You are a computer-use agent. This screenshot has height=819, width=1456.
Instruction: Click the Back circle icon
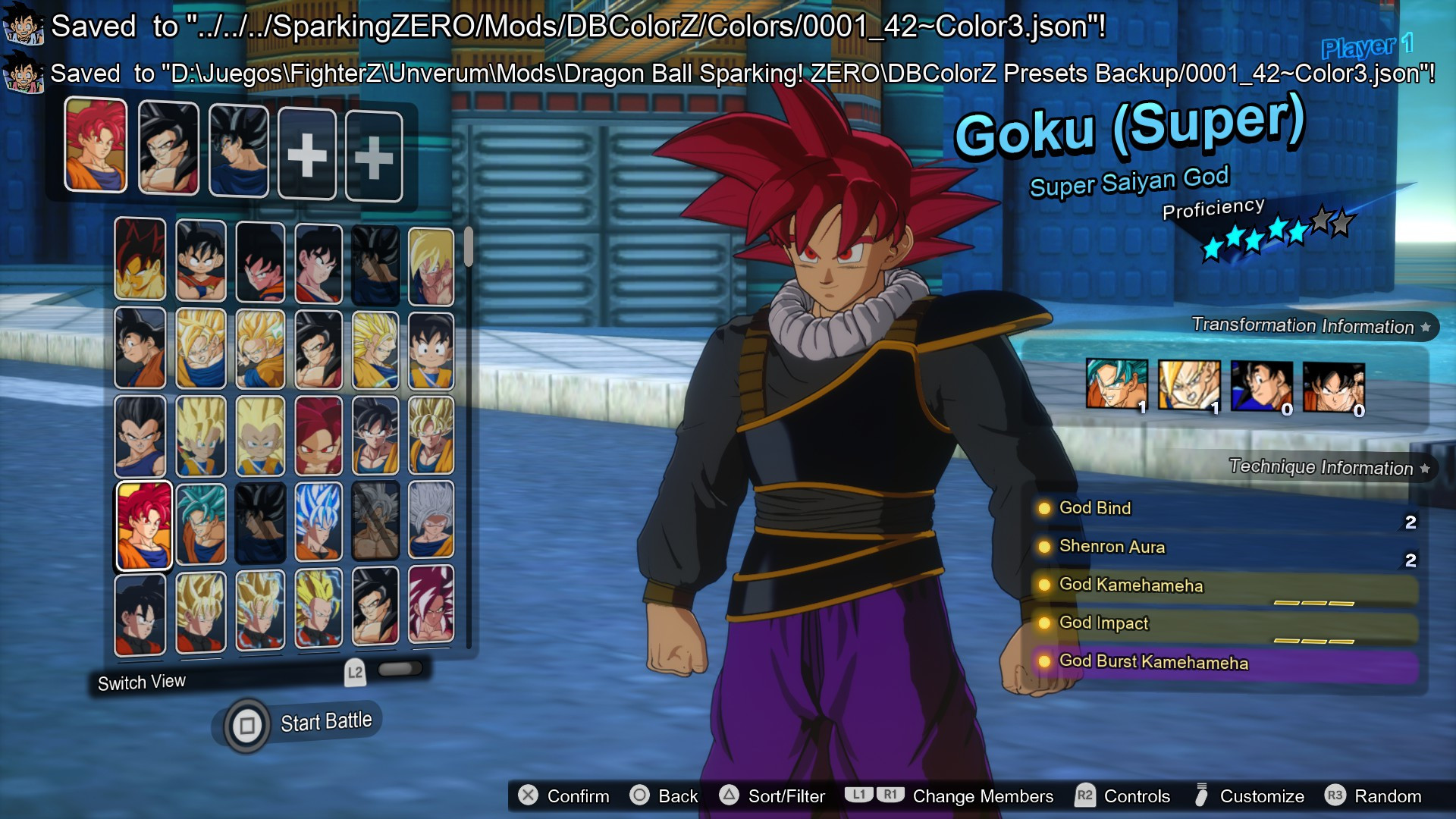(x=641, y=796)
